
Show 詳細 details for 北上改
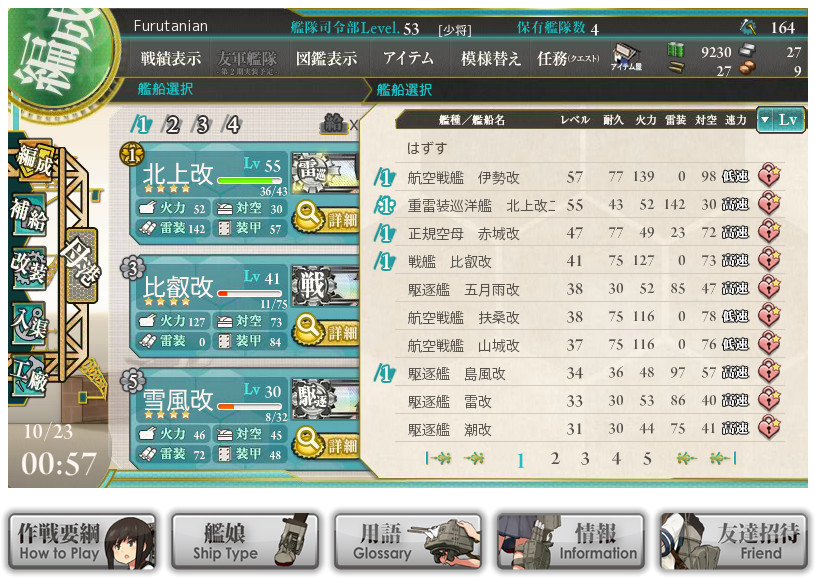(326, 217)
